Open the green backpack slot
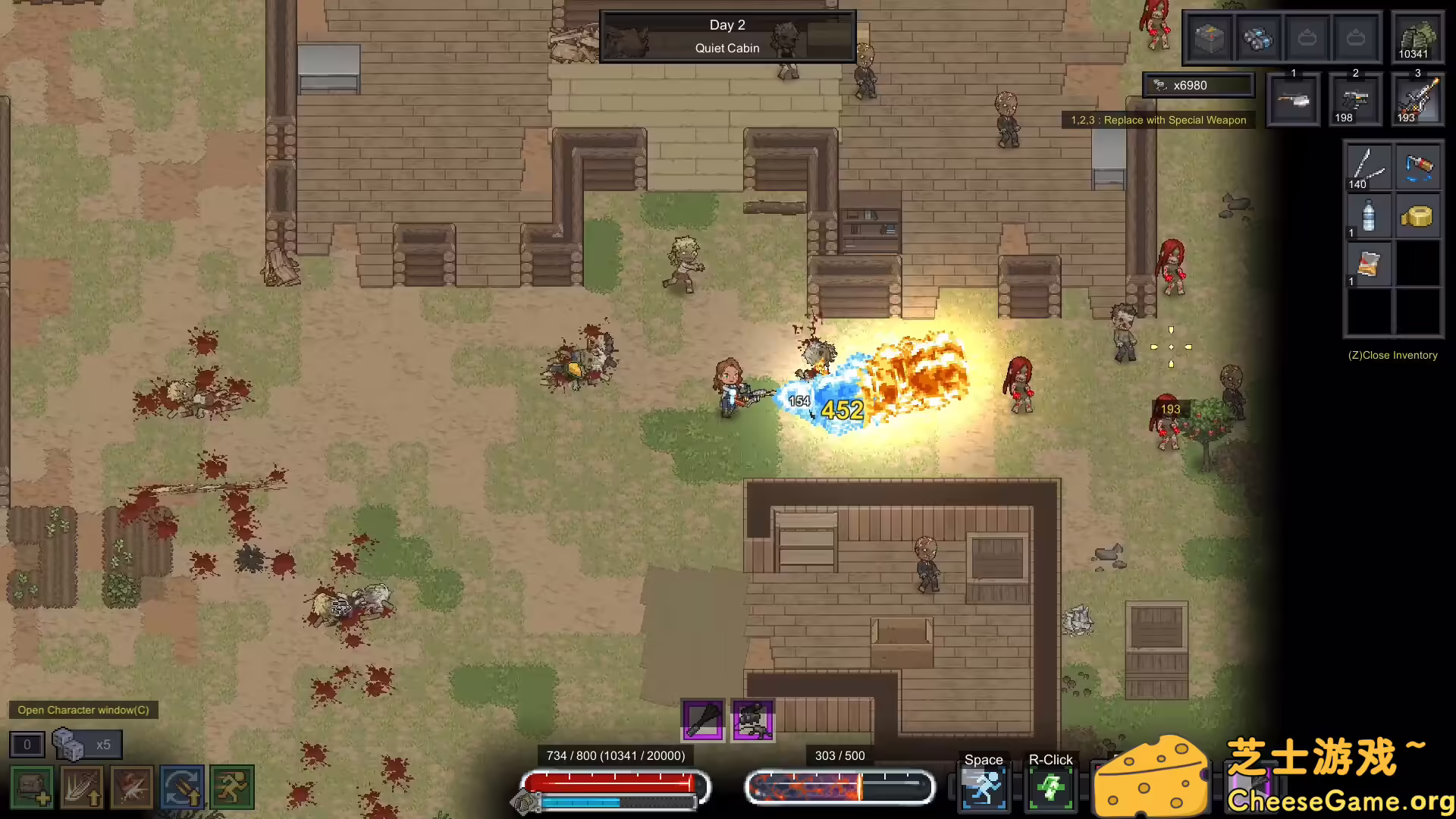 point(1417,37)
